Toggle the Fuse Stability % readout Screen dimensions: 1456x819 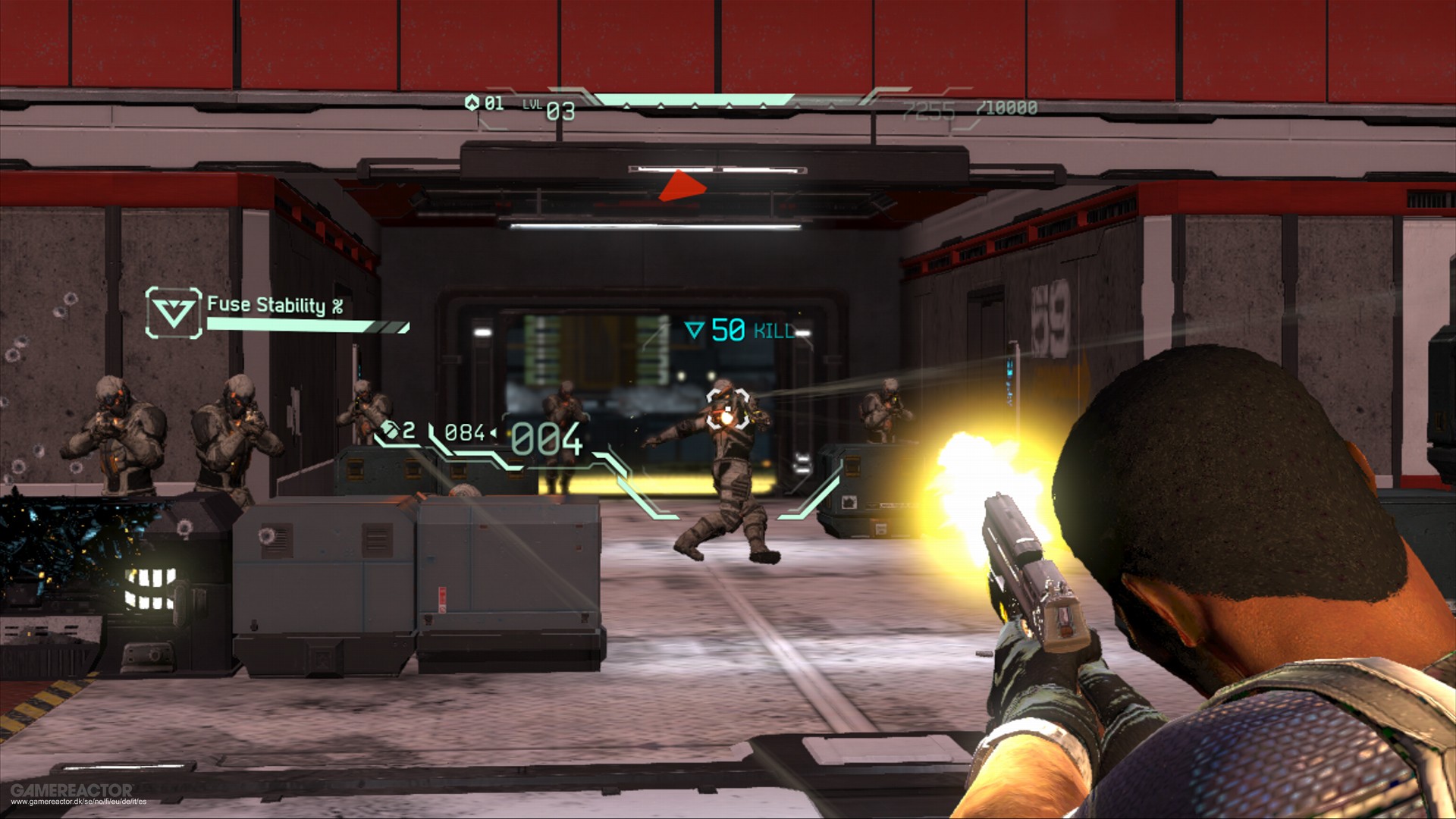277,306
